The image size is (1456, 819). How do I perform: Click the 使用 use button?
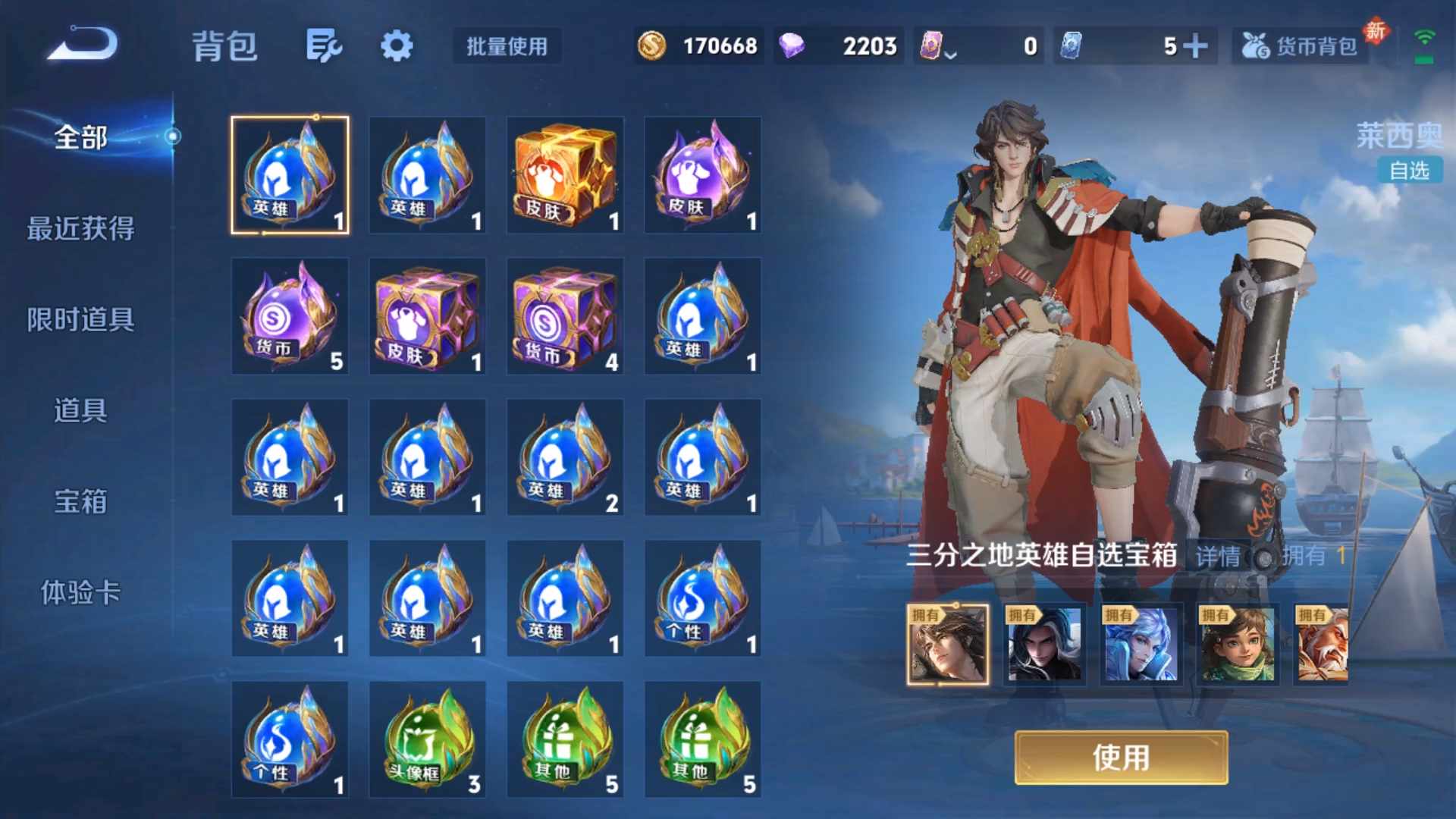(1121, 758)
